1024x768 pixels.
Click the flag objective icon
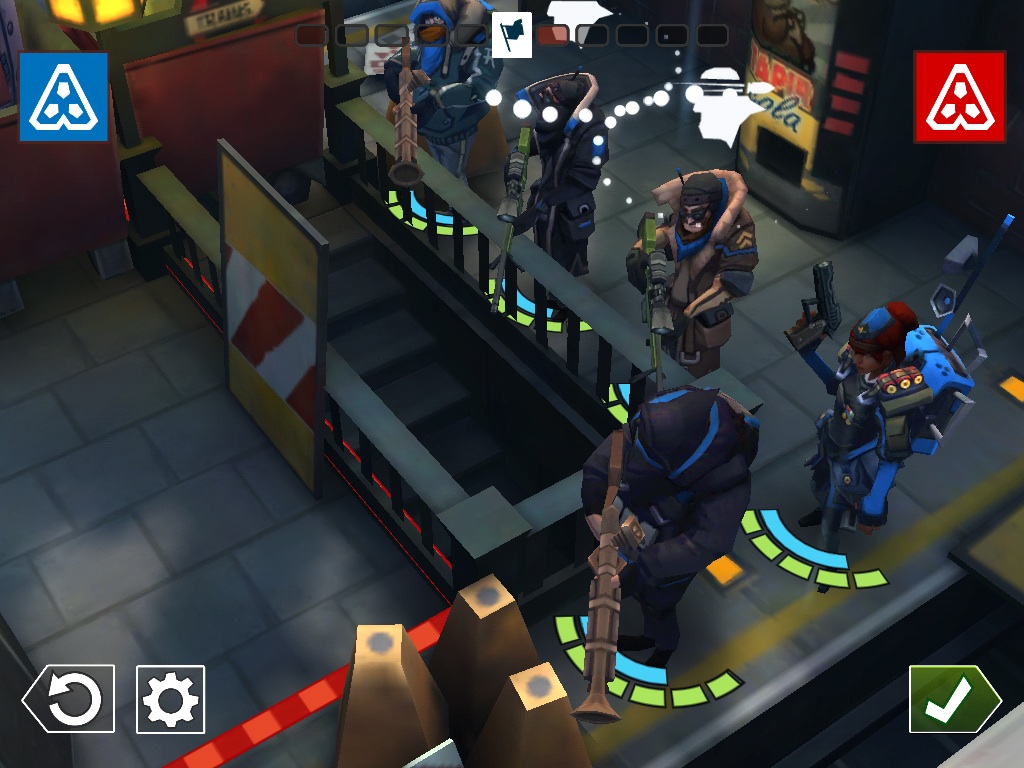click(513, 35)
